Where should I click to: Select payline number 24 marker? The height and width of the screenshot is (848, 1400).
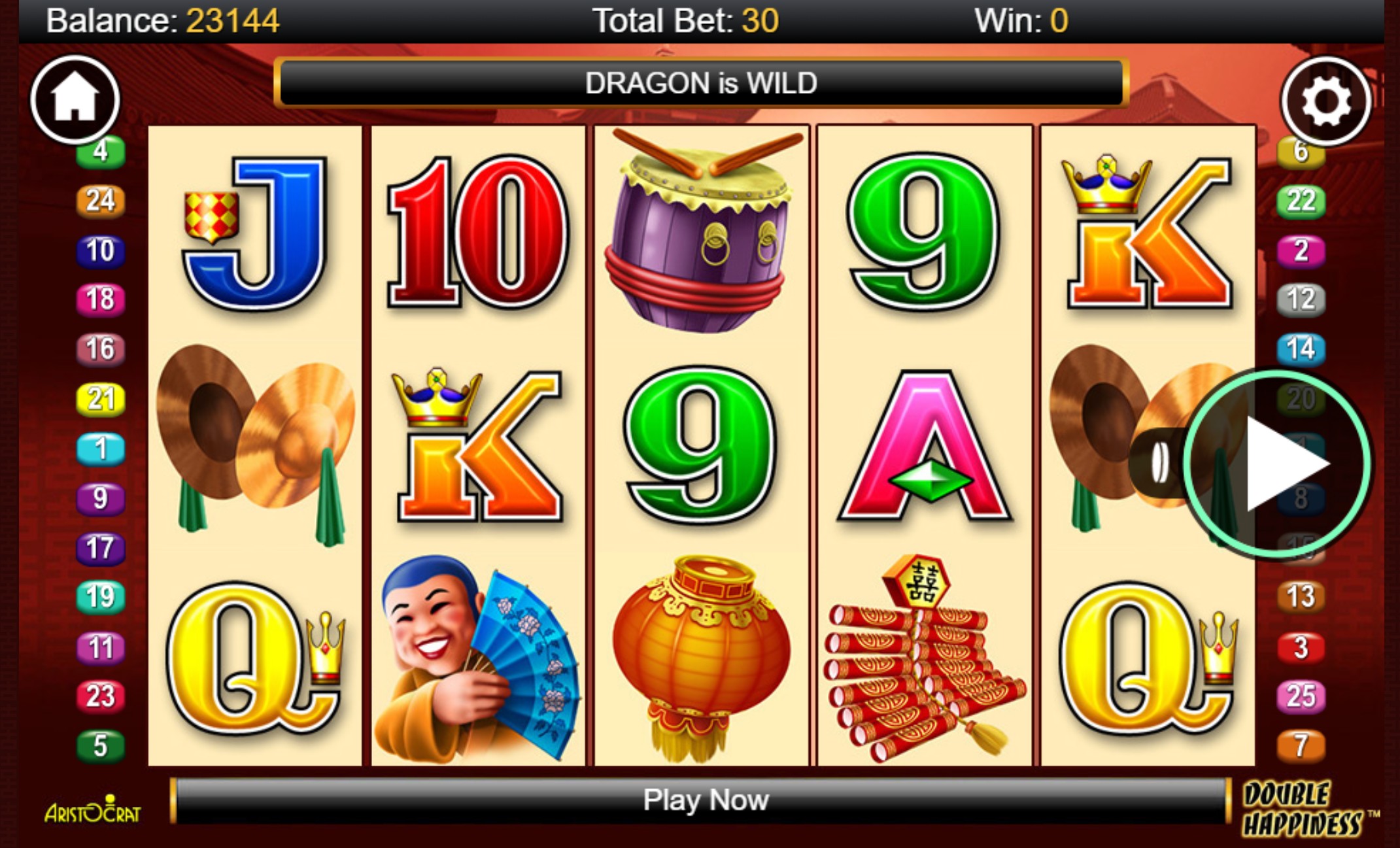coord(100,200)
